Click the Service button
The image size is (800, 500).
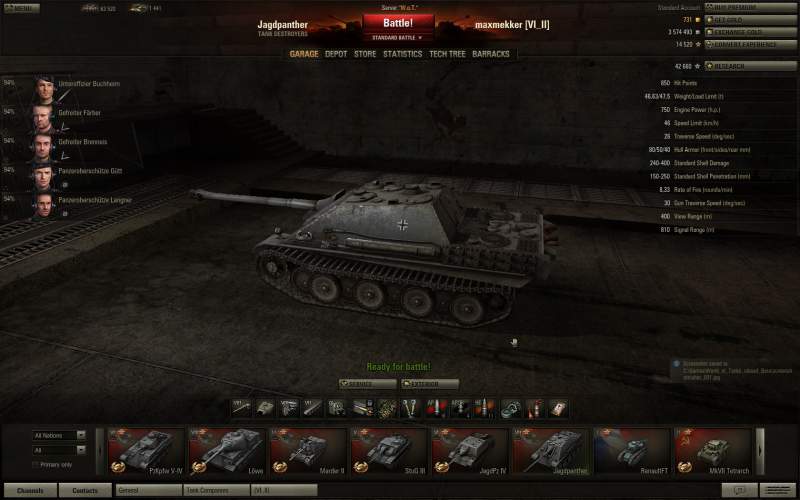click(x=367, y=384)
